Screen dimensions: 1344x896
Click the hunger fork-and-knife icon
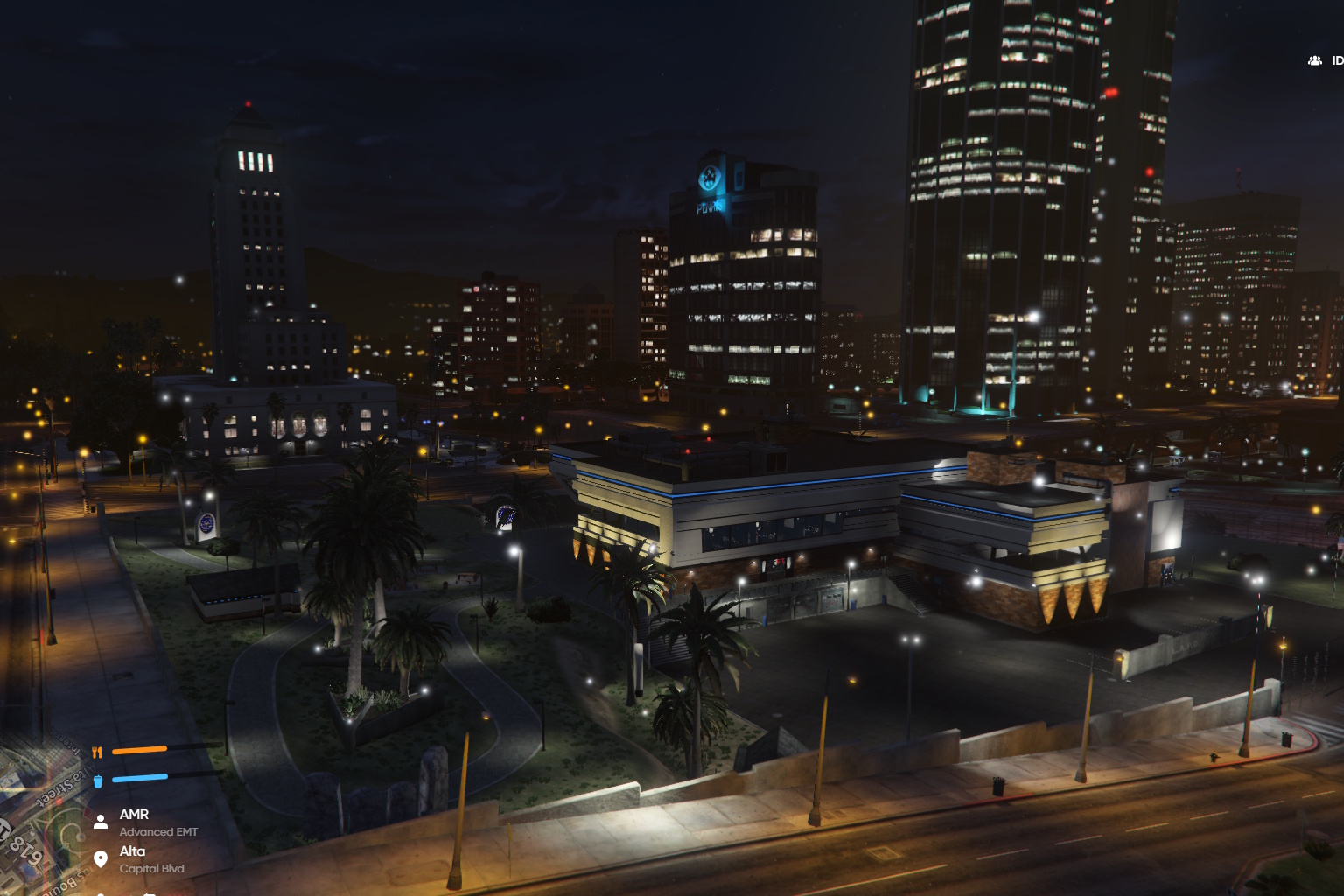coord(98,750)
